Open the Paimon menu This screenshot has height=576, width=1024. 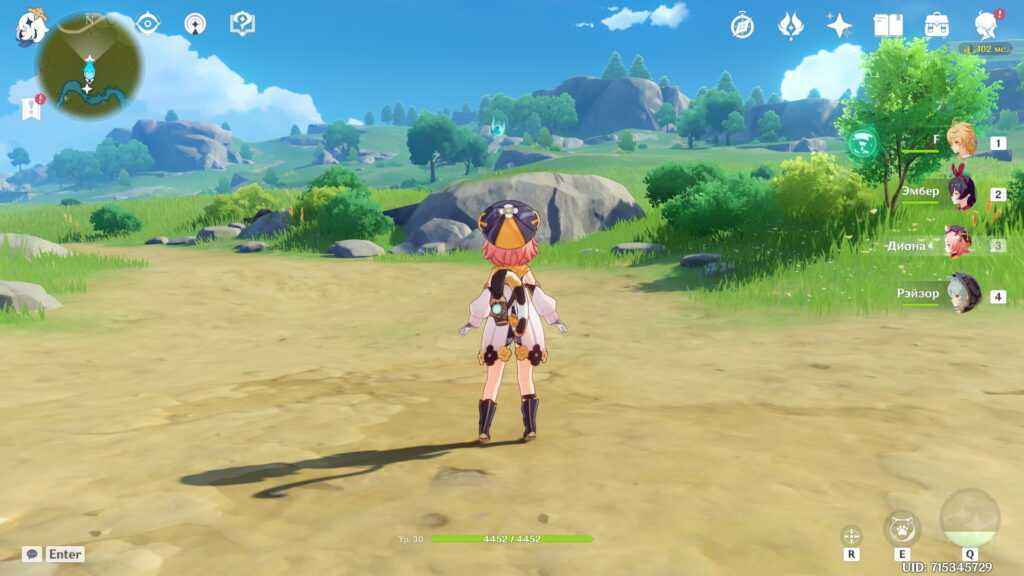tap(30, 27)
